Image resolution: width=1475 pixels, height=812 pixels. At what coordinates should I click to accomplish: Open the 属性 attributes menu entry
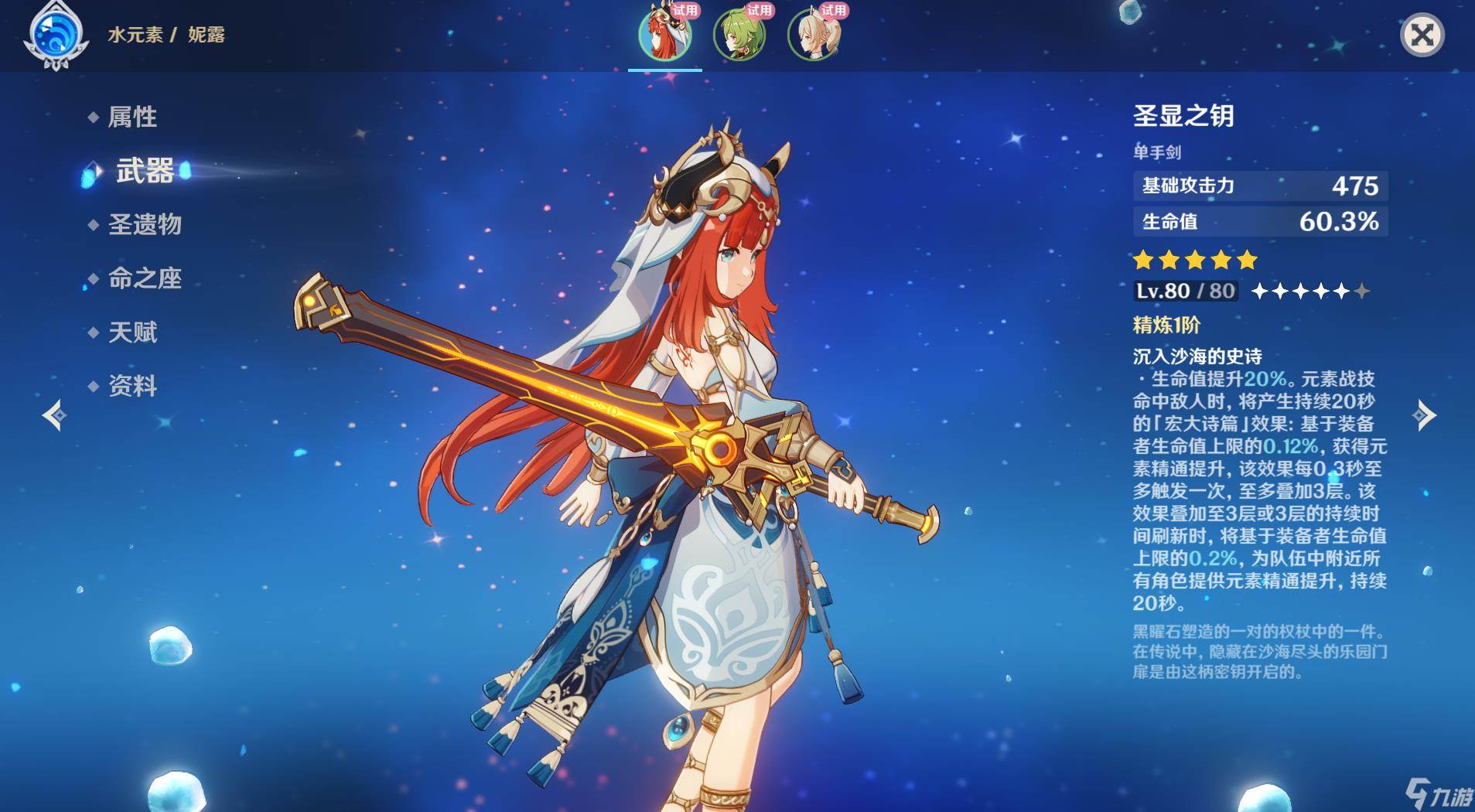pos(132,117)
